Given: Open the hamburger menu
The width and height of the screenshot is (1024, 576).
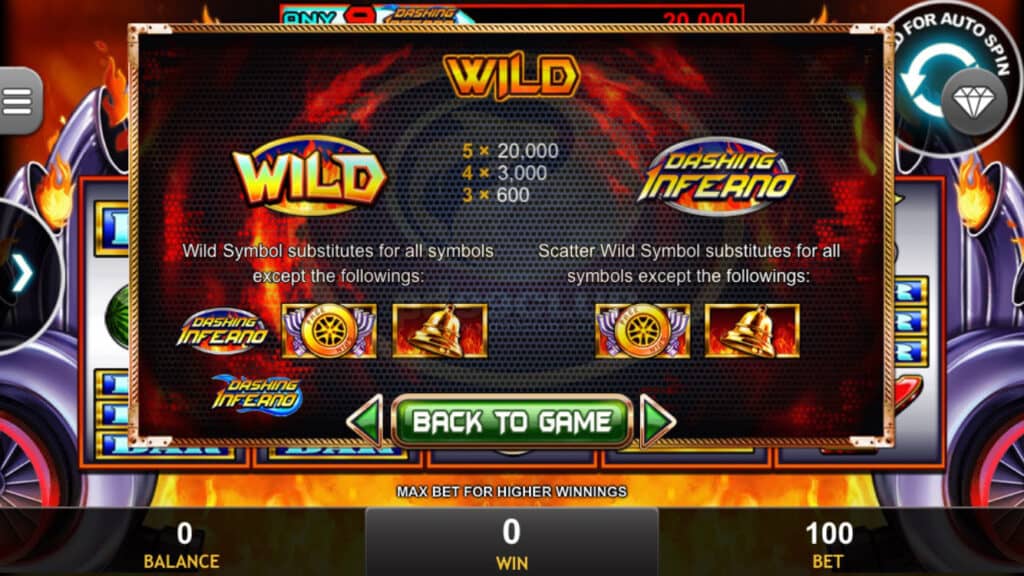Looking at the screenshot, I should [18, 100].
